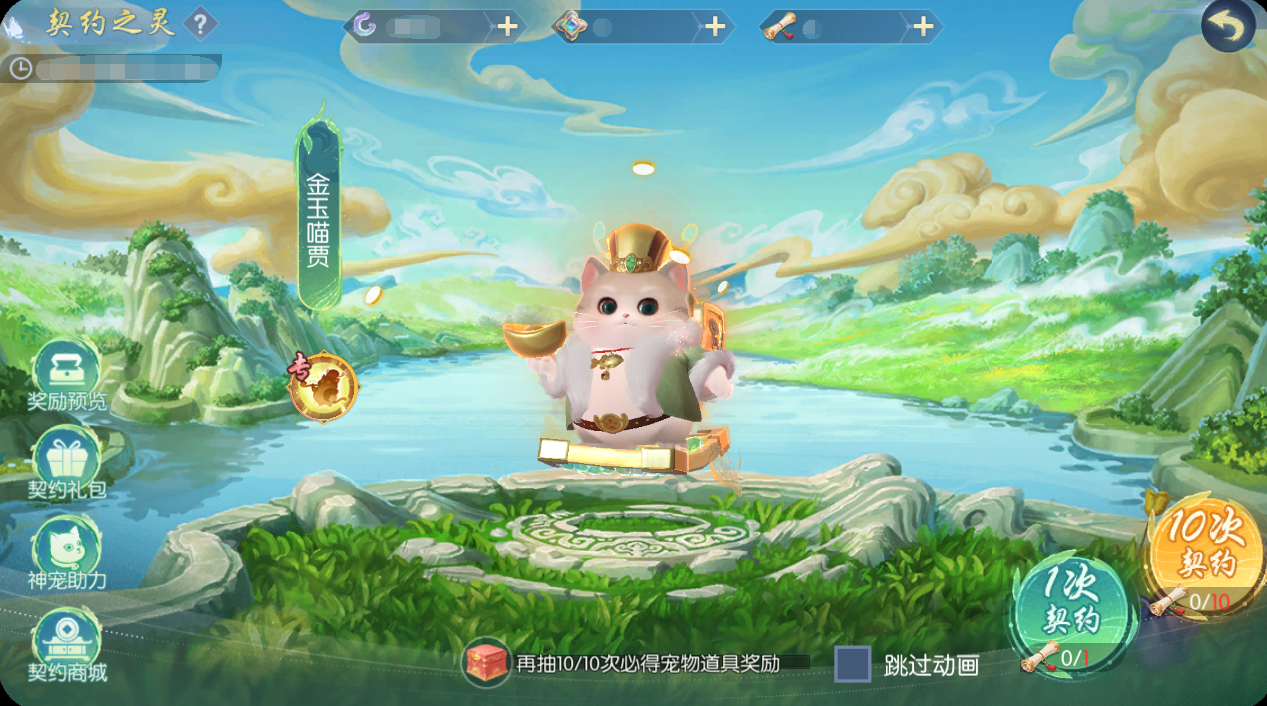Select the round golden pet medallion
1267x706 pixels.
[x=323, y=385]
